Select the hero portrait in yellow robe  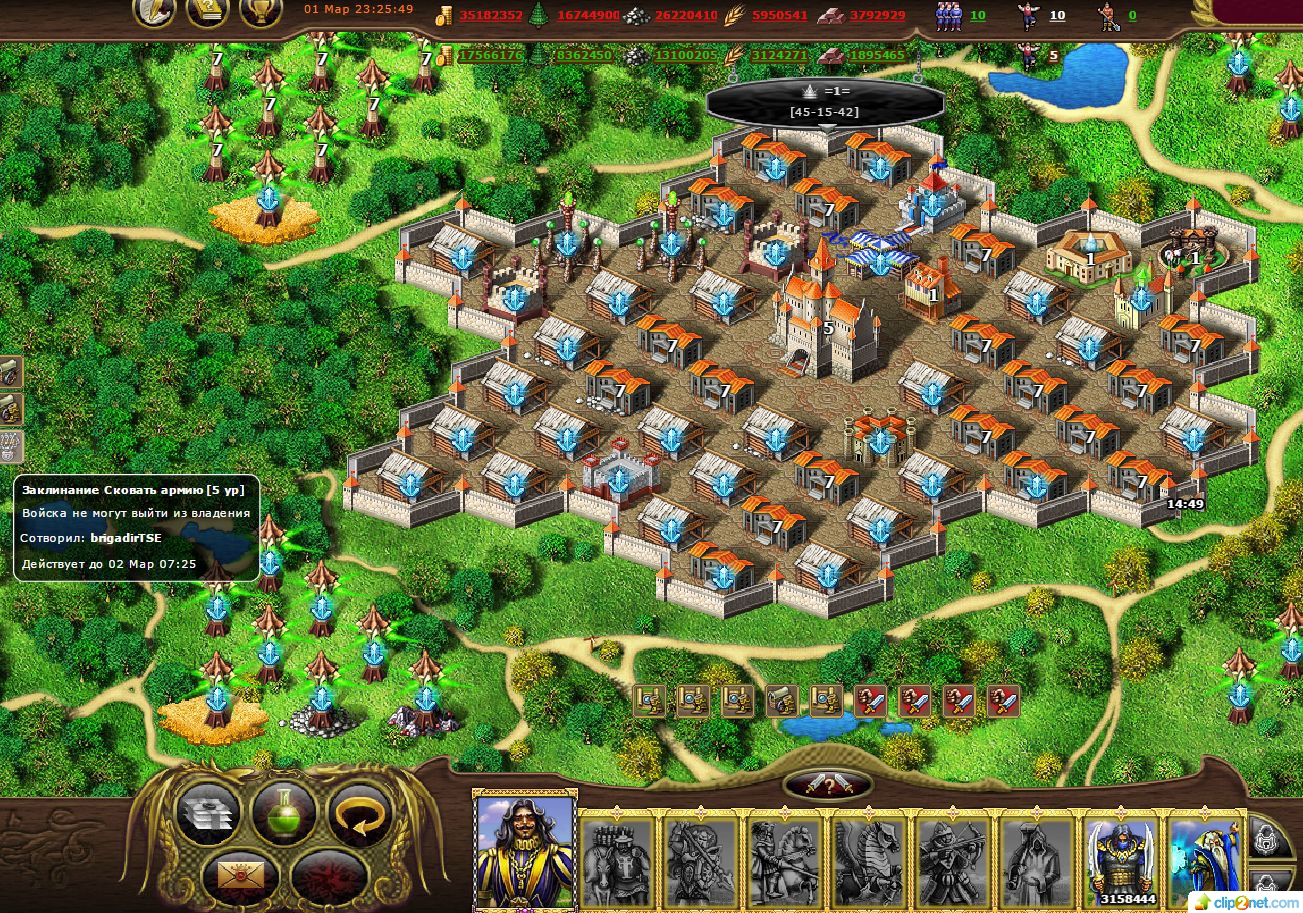pos(525,849)
